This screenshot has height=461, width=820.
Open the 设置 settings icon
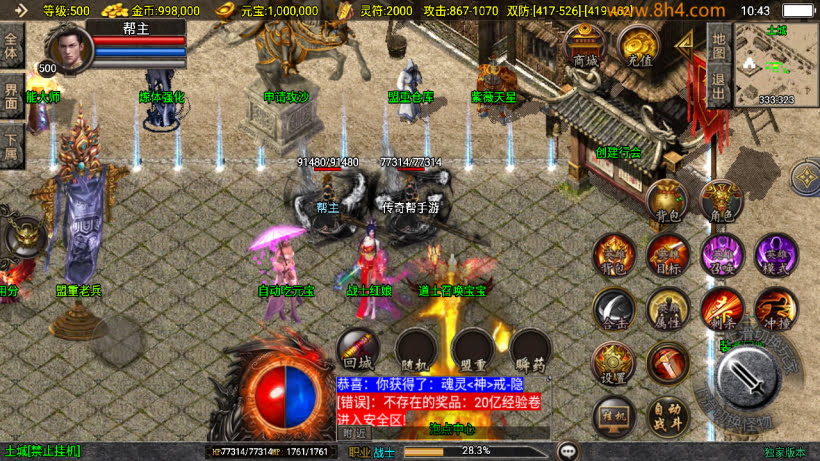614,363
